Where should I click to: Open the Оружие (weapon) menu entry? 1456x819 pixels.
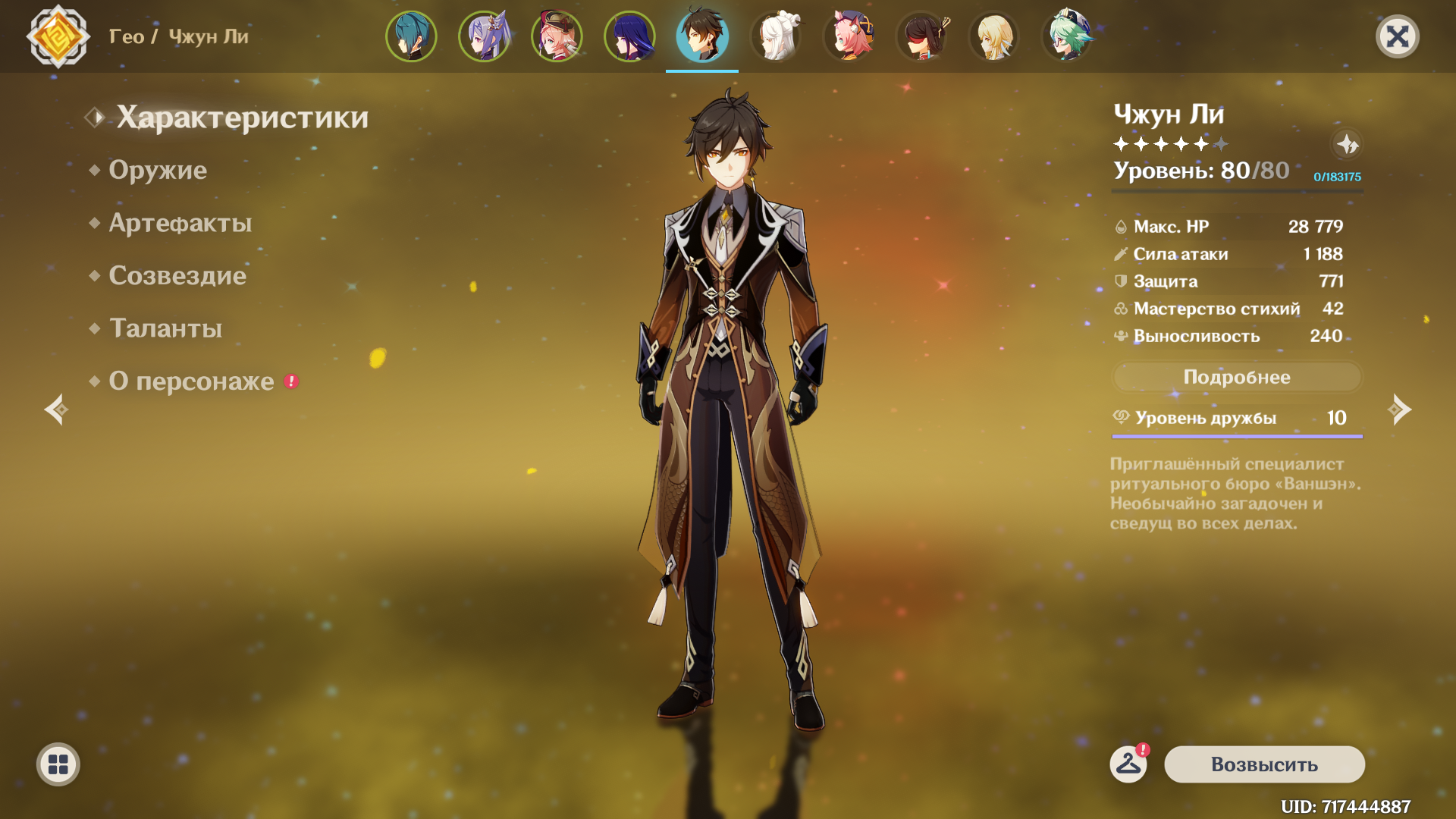158,170
